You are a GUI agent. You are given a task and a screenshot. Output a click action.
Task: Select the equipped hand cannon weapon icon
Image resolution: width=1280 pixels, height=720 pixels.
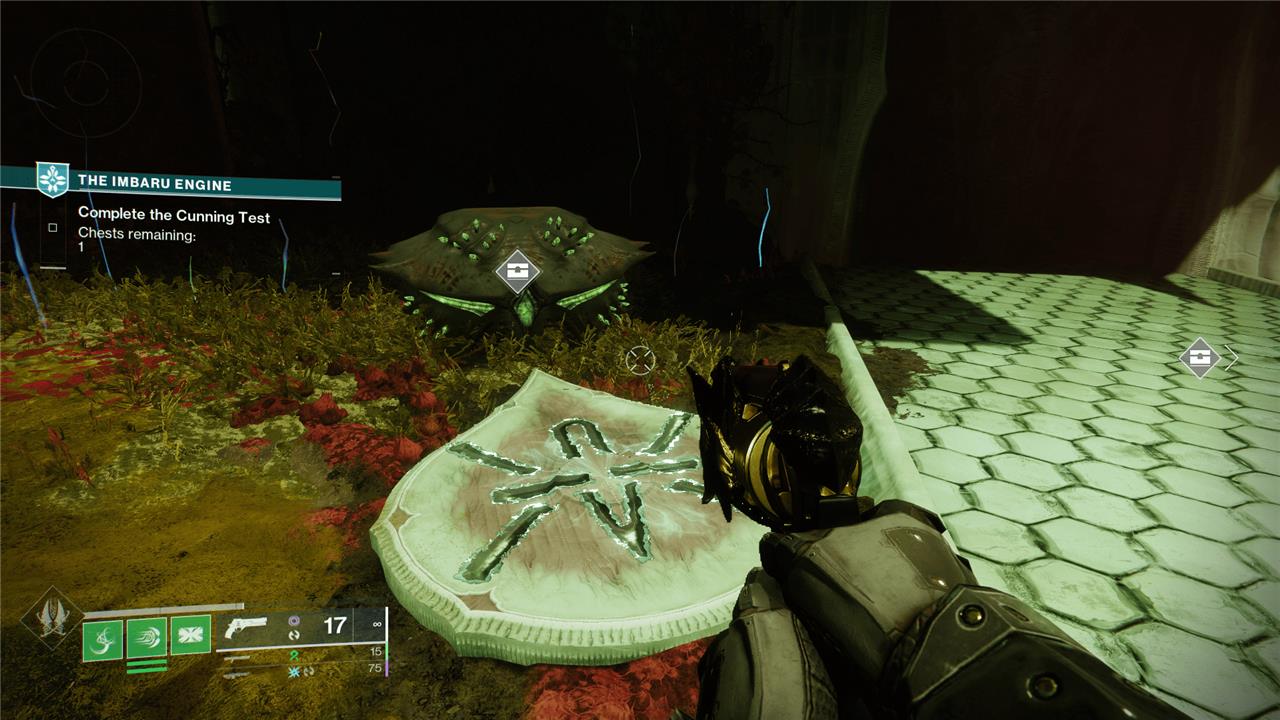[x=246, y=626]
